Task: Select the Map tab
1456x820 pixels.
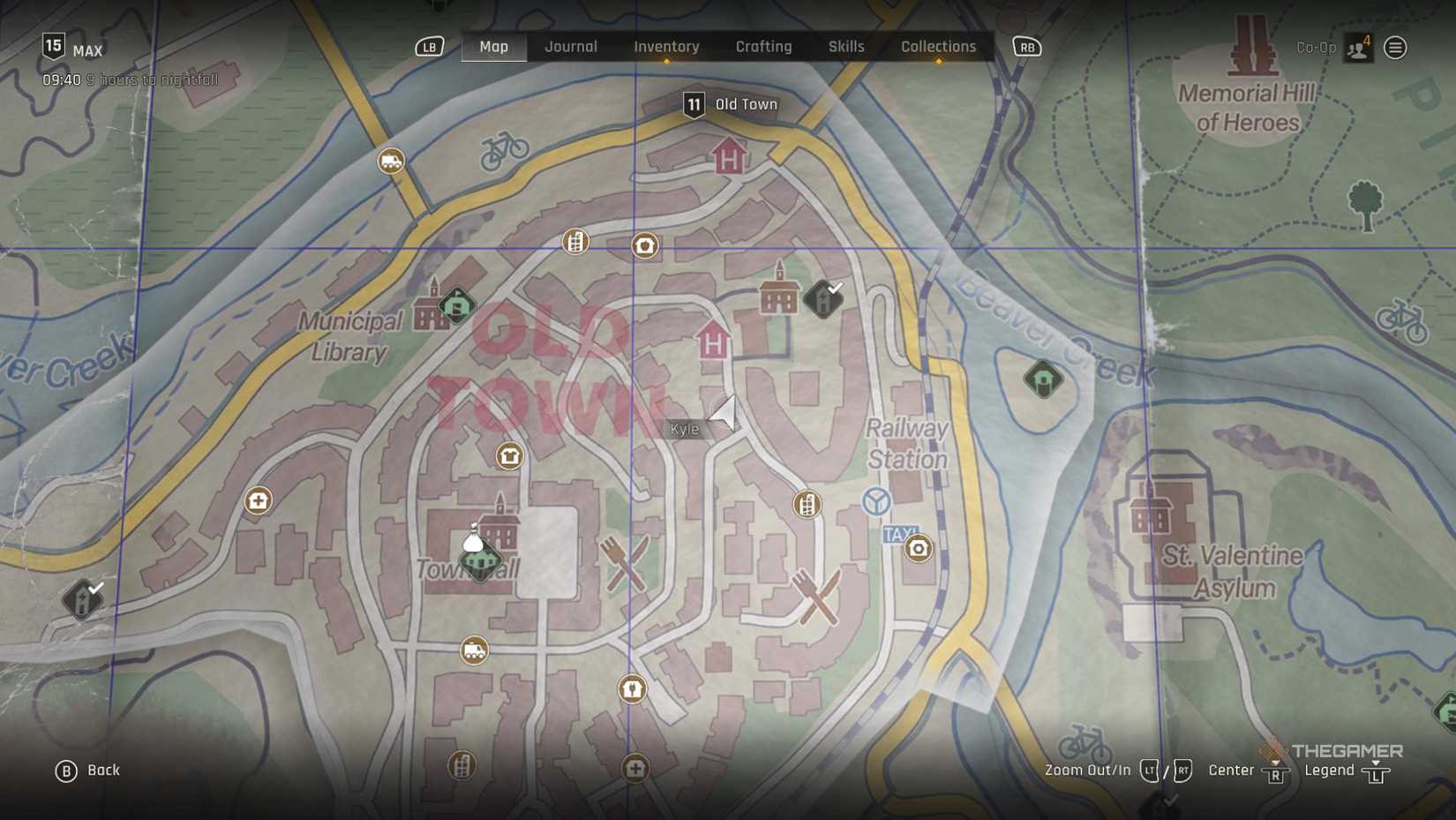Action: pyautogui.click(x=493, y=47)
